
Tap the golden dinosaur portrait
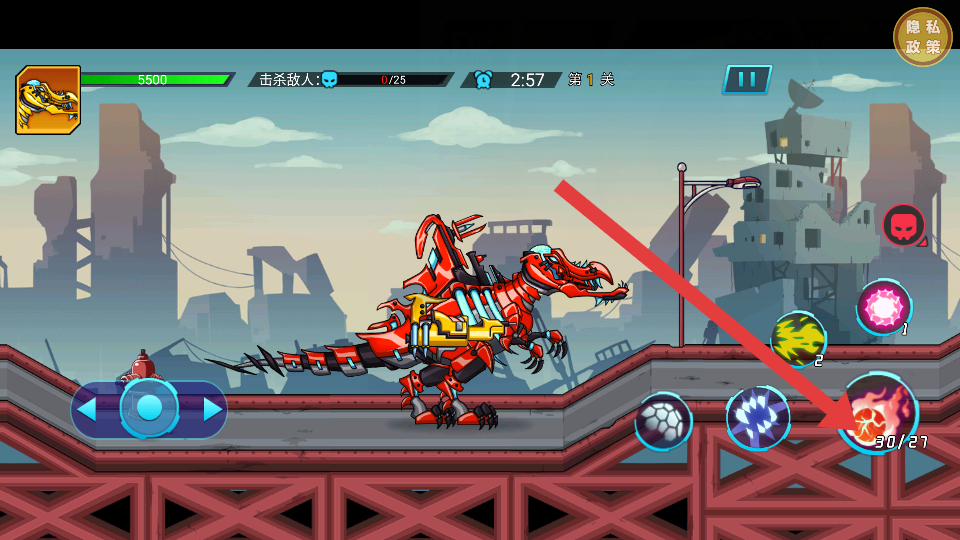tap(47, 100)
